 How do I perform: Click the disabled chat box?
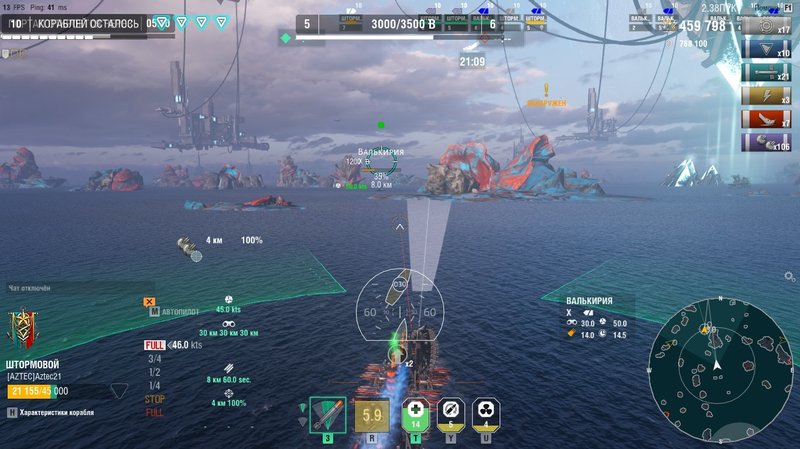pos(60,288)
